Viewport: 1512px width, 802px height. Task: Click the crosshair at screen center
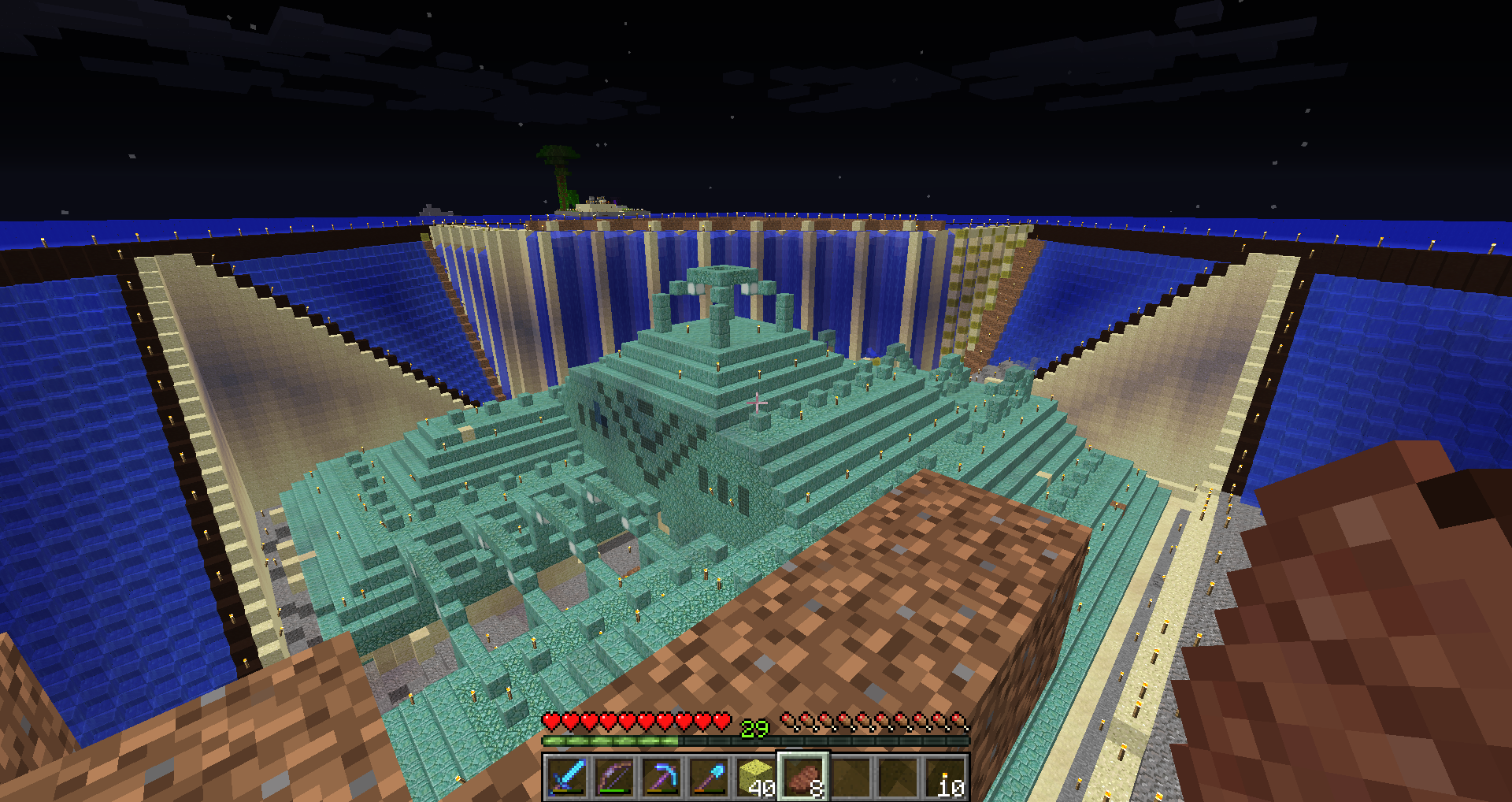756,401
